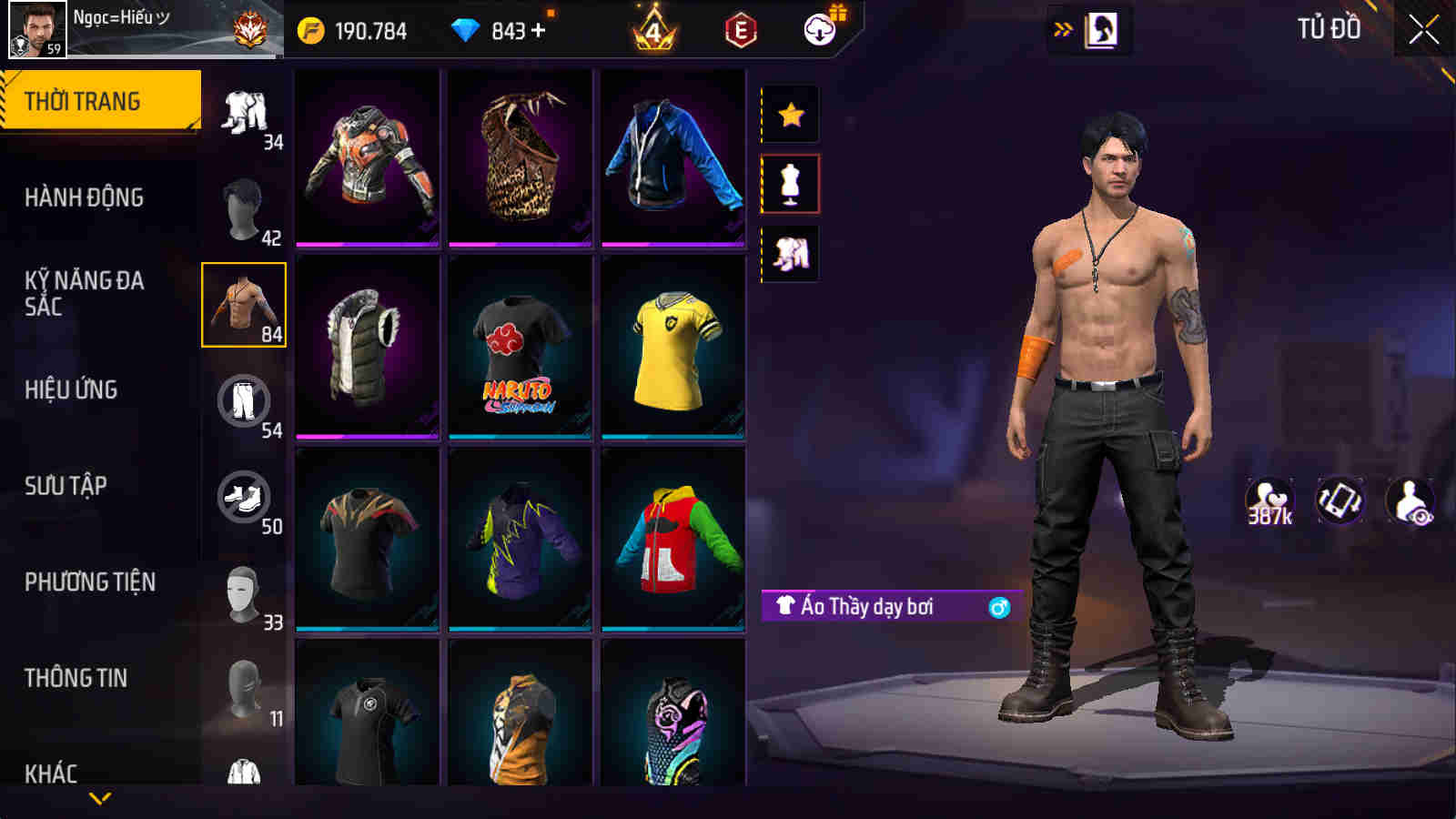Viewport: 1456px width, 819px height.
Task: Click the gift cloud icon in top bar
Action: pyautogui.click(x=818, y=28)
